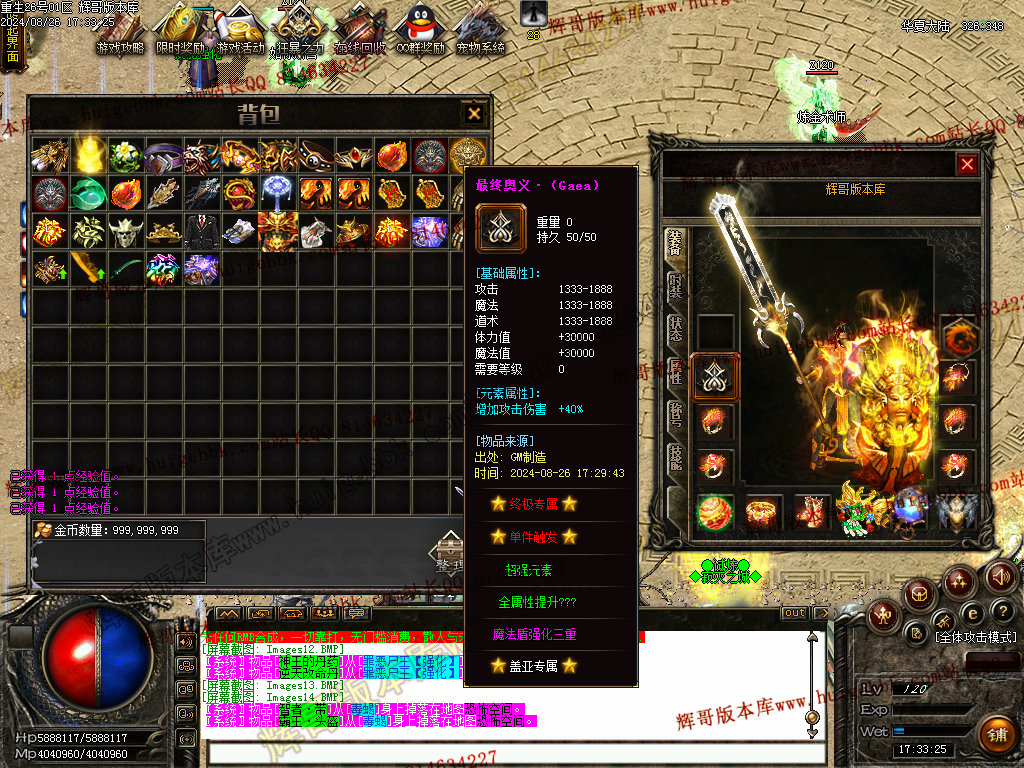Screen dimensions: 1024x768
Task: Switch to the 时装 fashion tab
Action: pos(675,284)
